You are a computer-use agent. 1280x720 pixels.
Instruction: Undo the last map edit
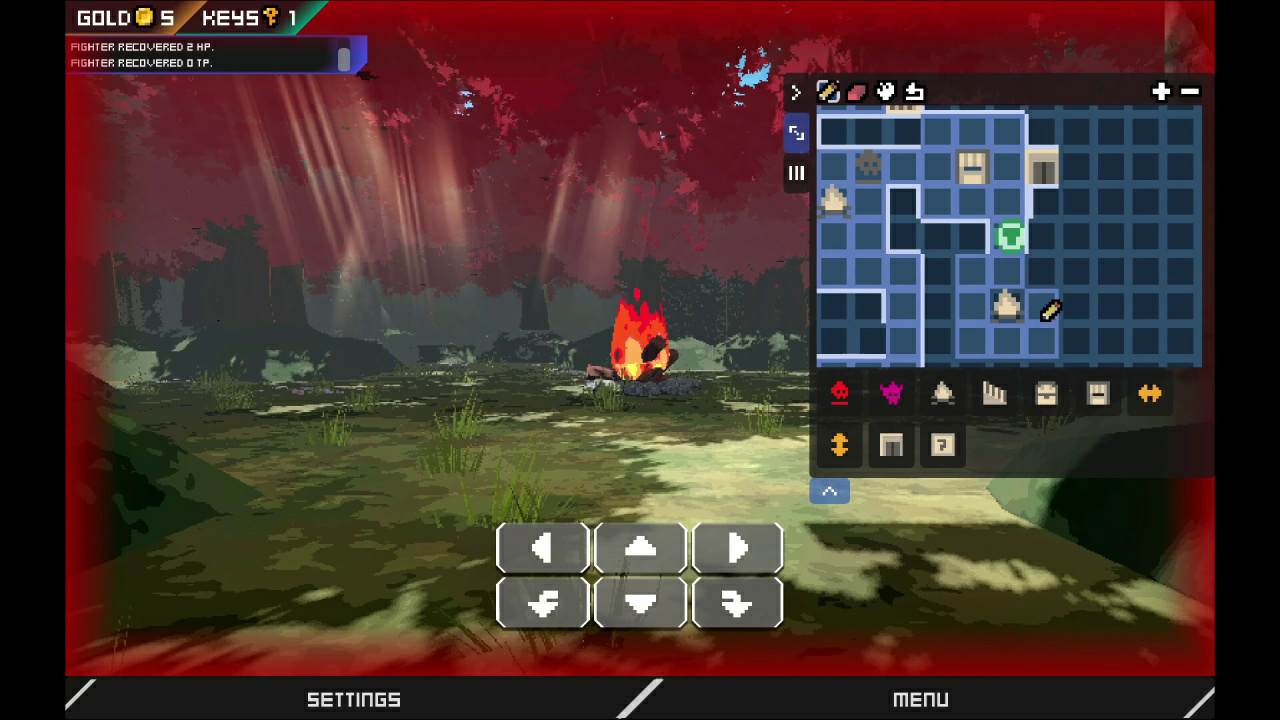914,92
